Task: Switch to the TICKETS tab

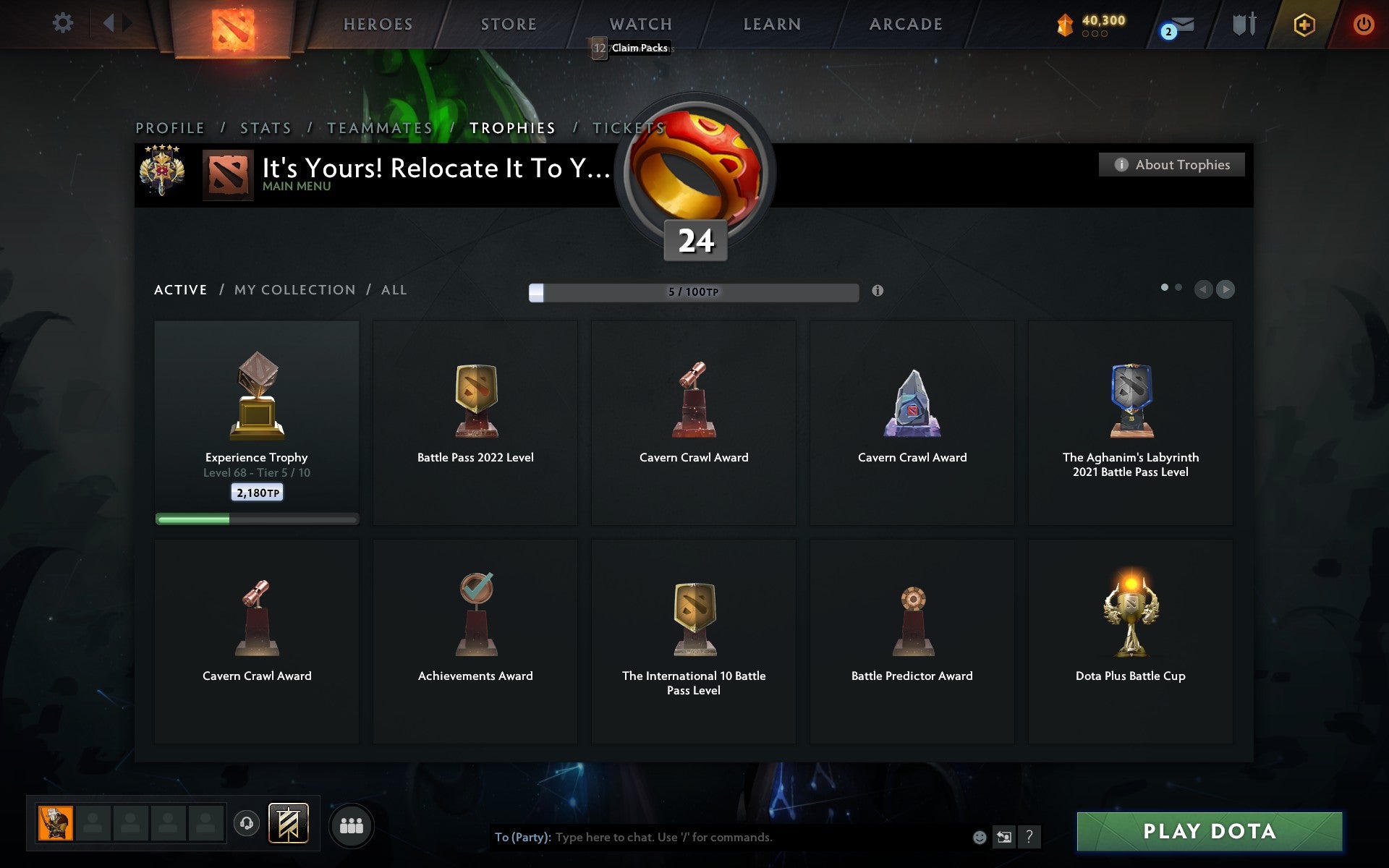Action: click(x=628, y=127)
